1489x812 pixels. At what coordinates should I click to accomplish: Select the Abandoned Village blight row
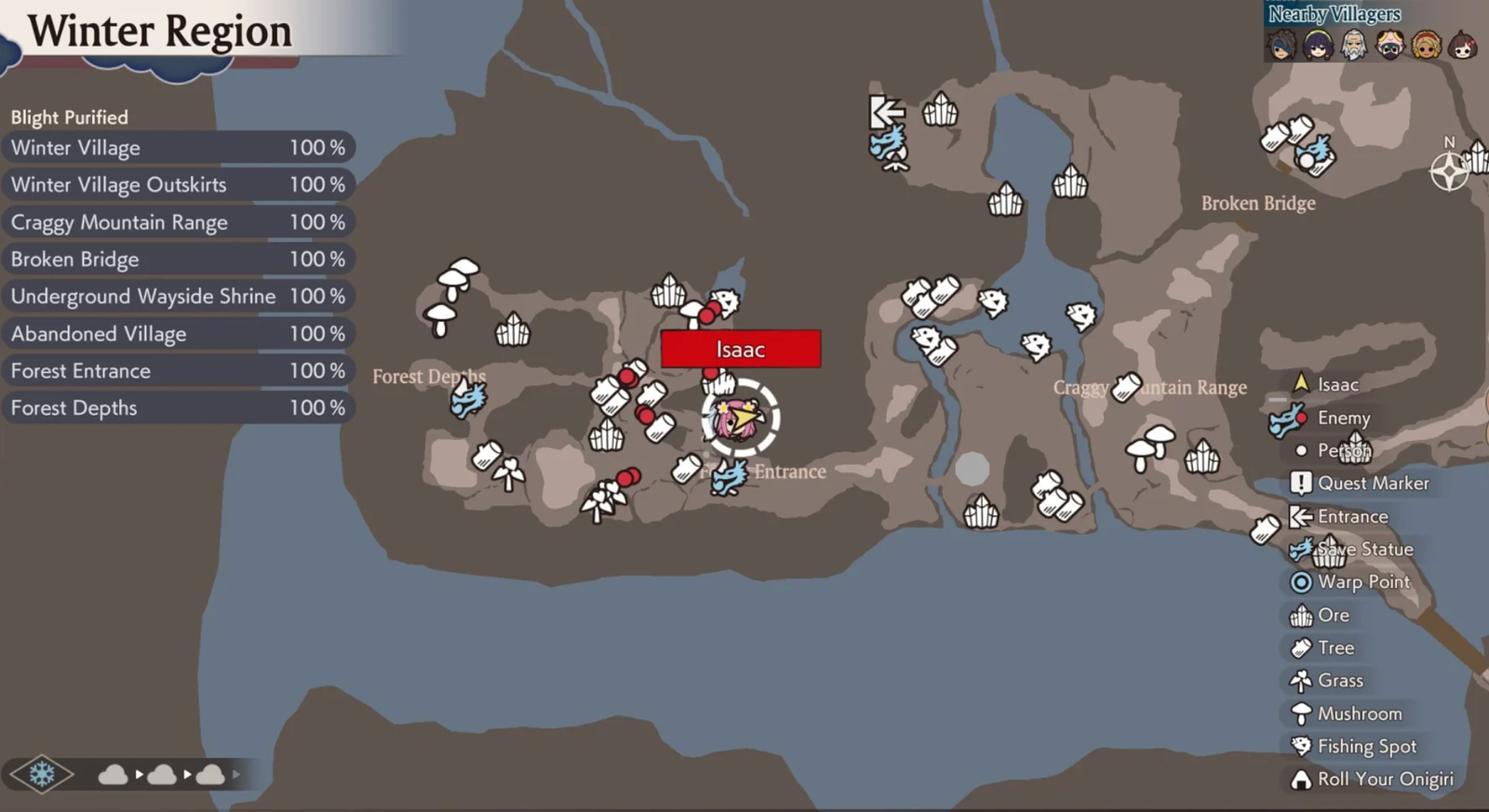point(177,334)
